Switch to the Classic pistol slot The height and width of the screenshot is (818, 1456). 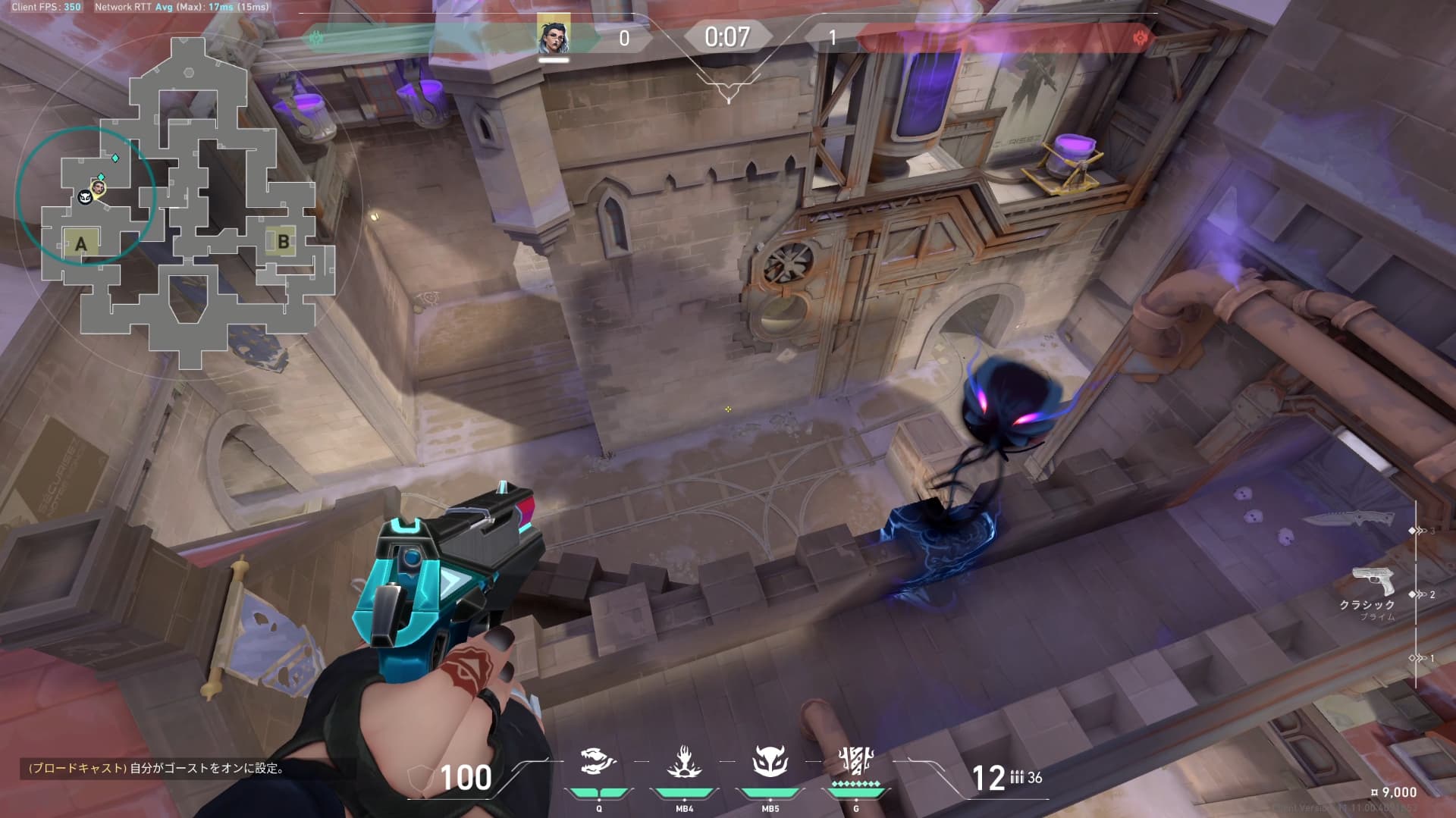tap(1373, 583)
